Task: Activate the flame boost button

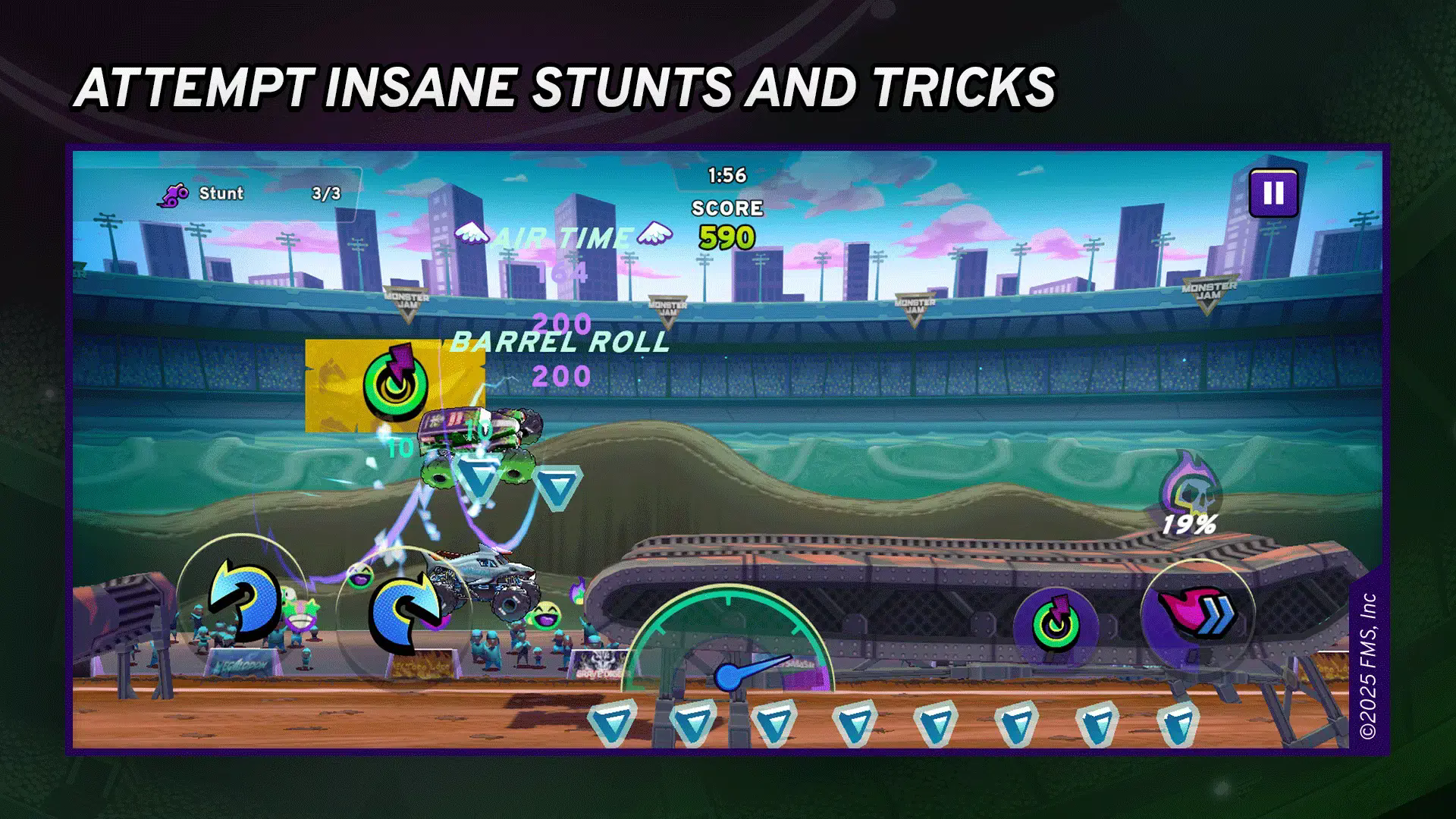Action: coord(1197,616)
